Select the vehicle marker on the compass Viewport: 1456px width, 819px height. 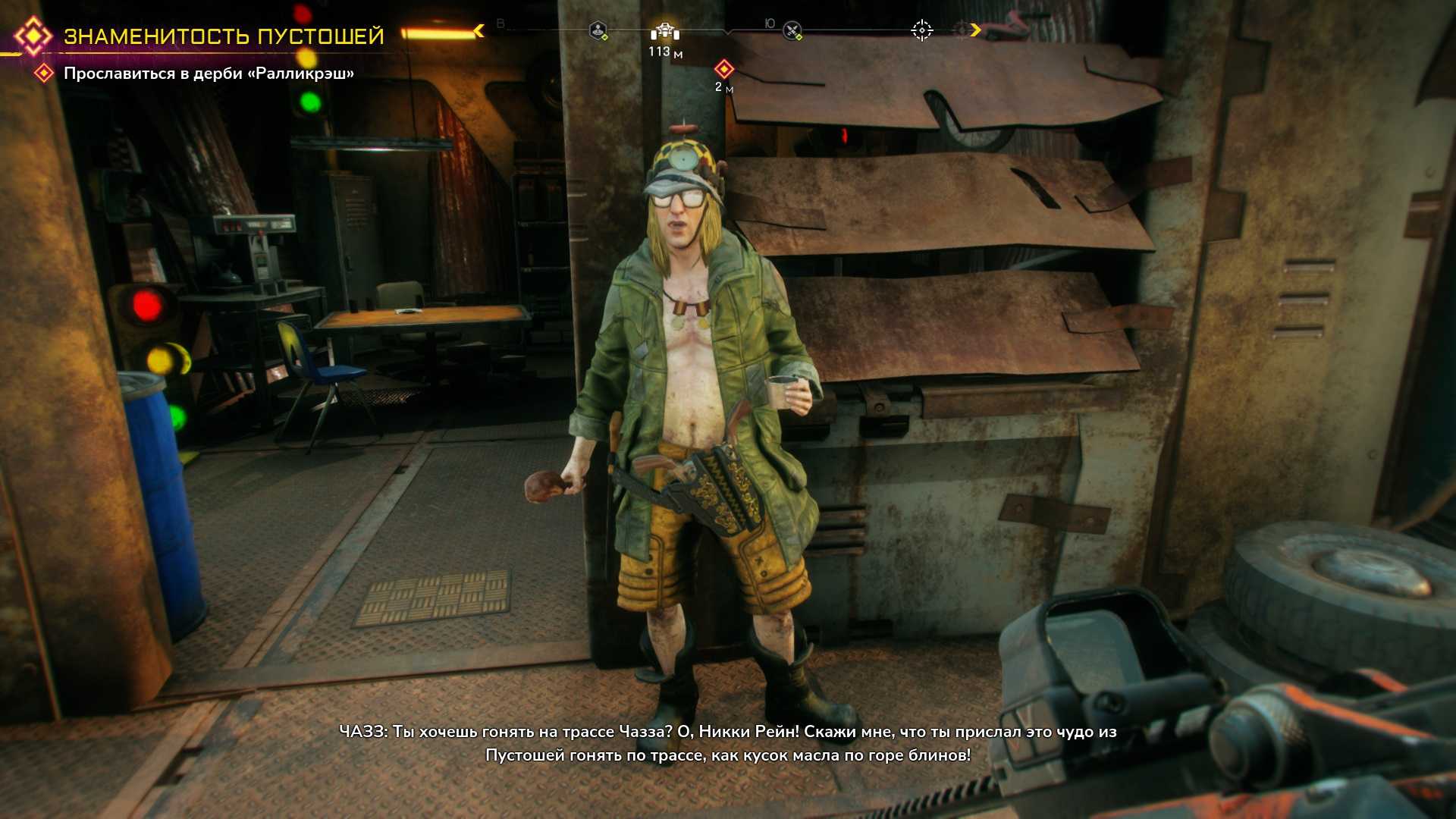(x=665, y=31)
